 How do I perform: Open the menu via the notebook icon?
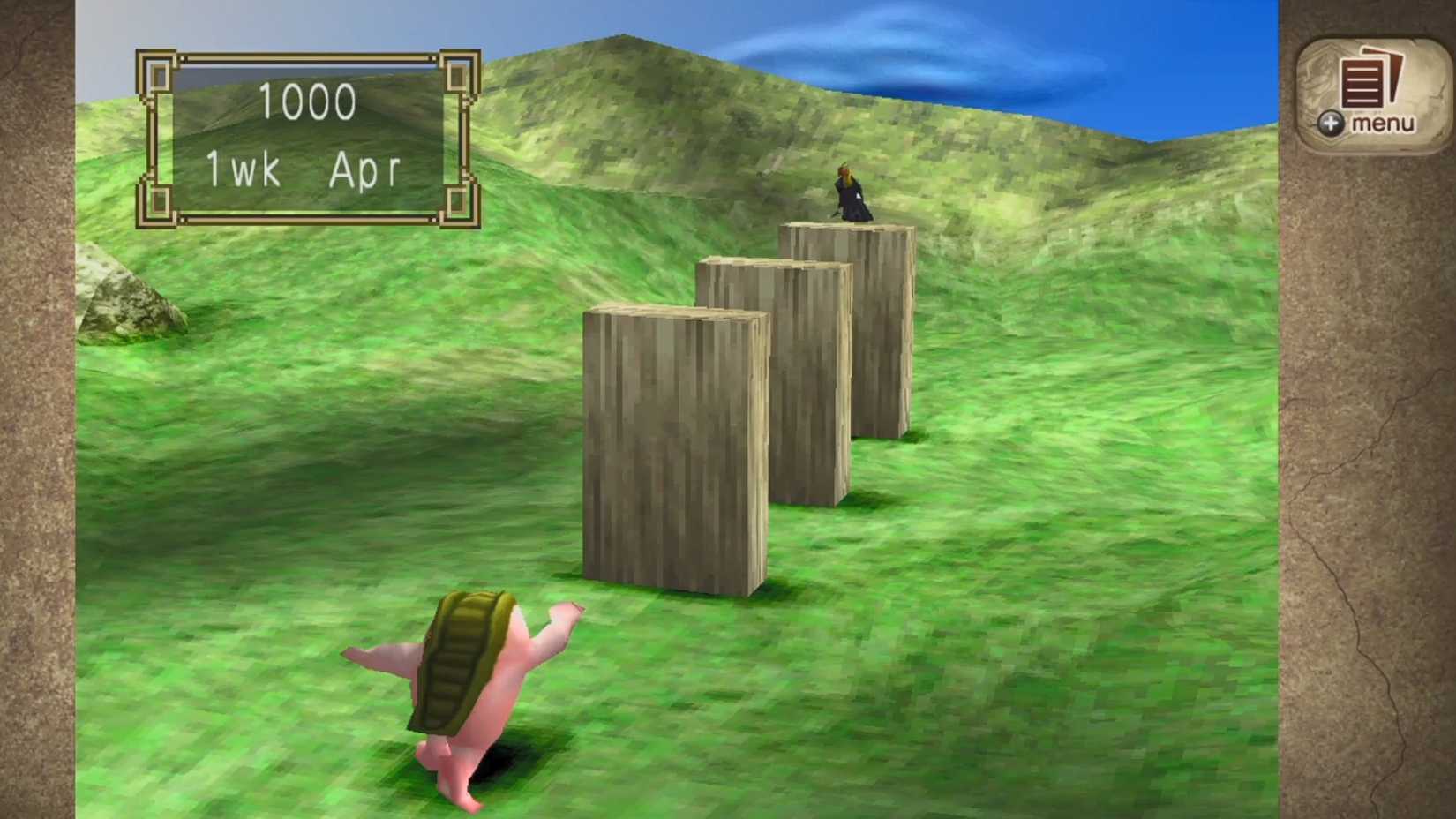(x=1365, y=84)
